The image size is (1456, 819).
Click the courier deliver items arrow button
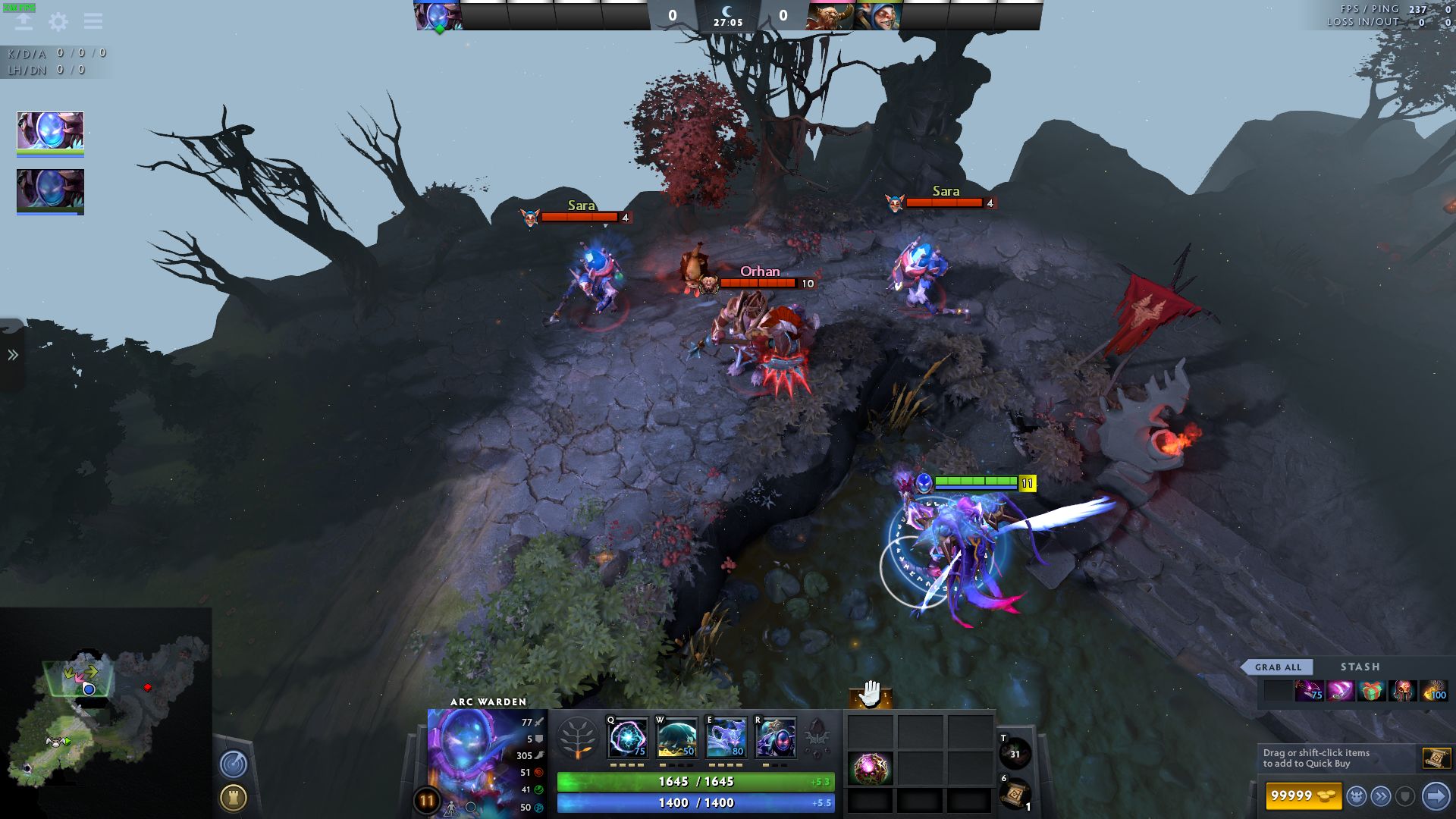click(1436, 796)
